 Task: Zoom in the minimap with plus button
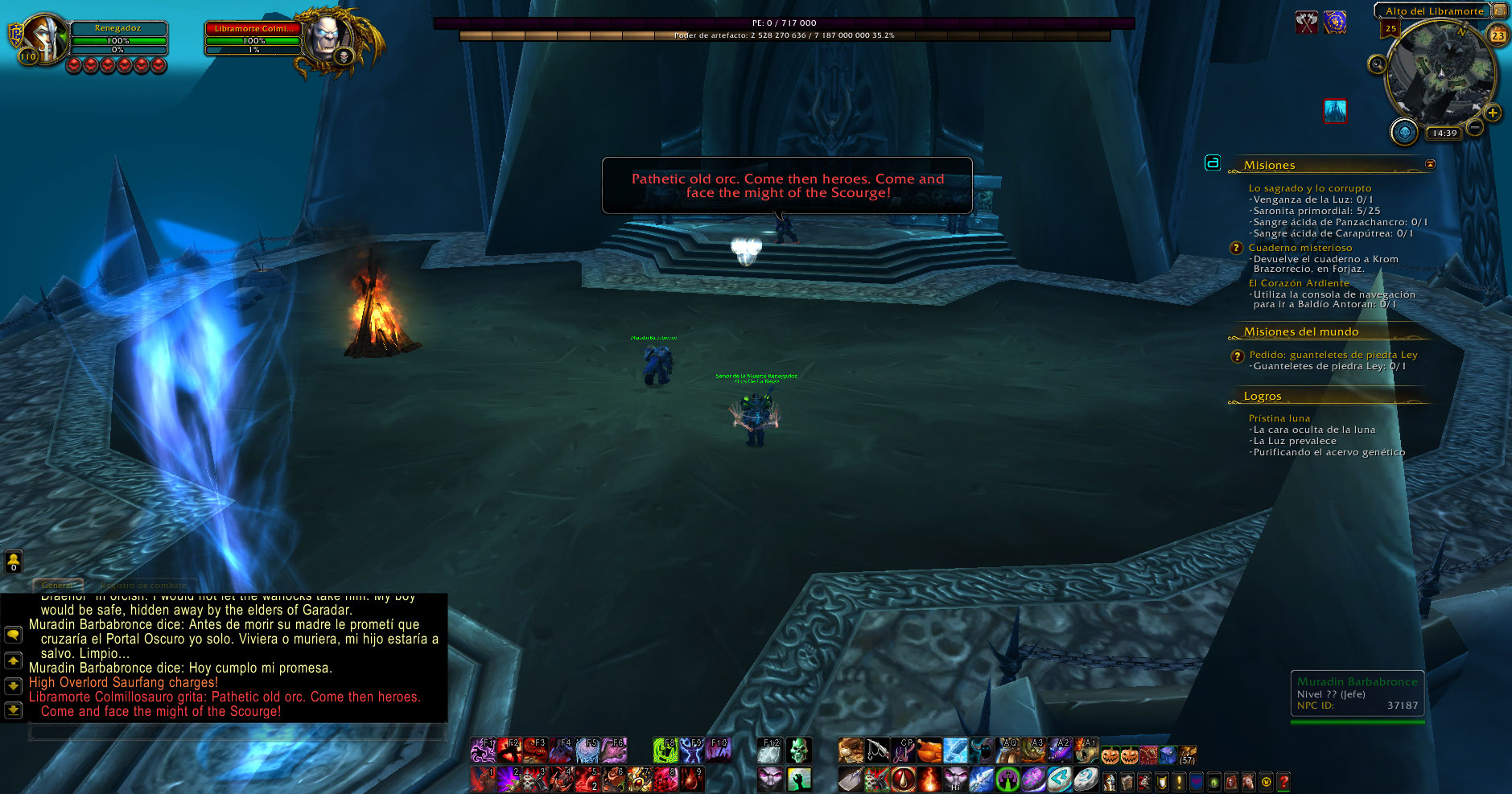[x=1493, y=113]
